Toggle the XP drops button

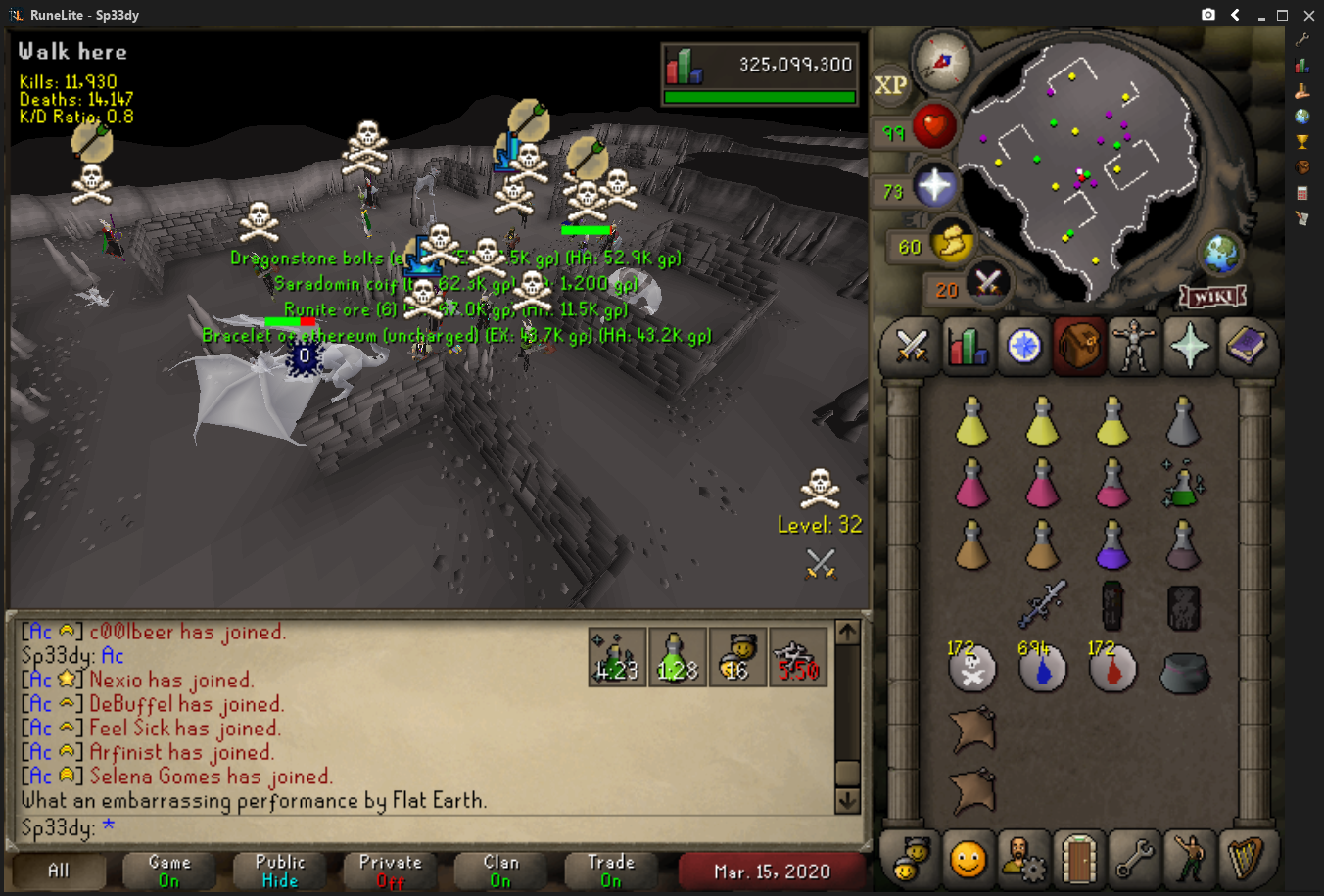(x=890, y=85)
